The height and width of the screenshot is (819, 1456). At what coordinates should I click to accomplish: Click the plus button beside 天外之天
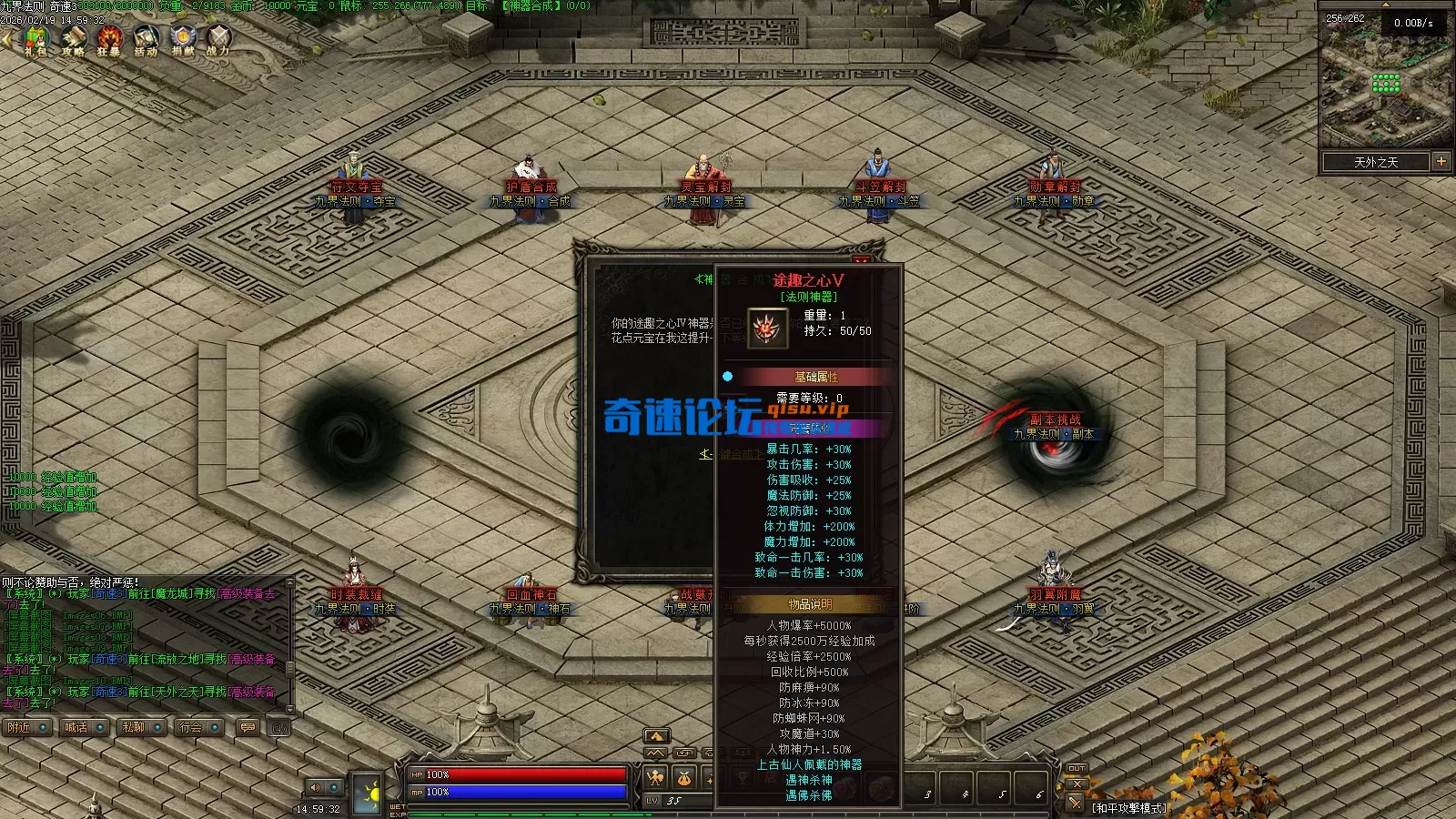tap(1441, 161)
